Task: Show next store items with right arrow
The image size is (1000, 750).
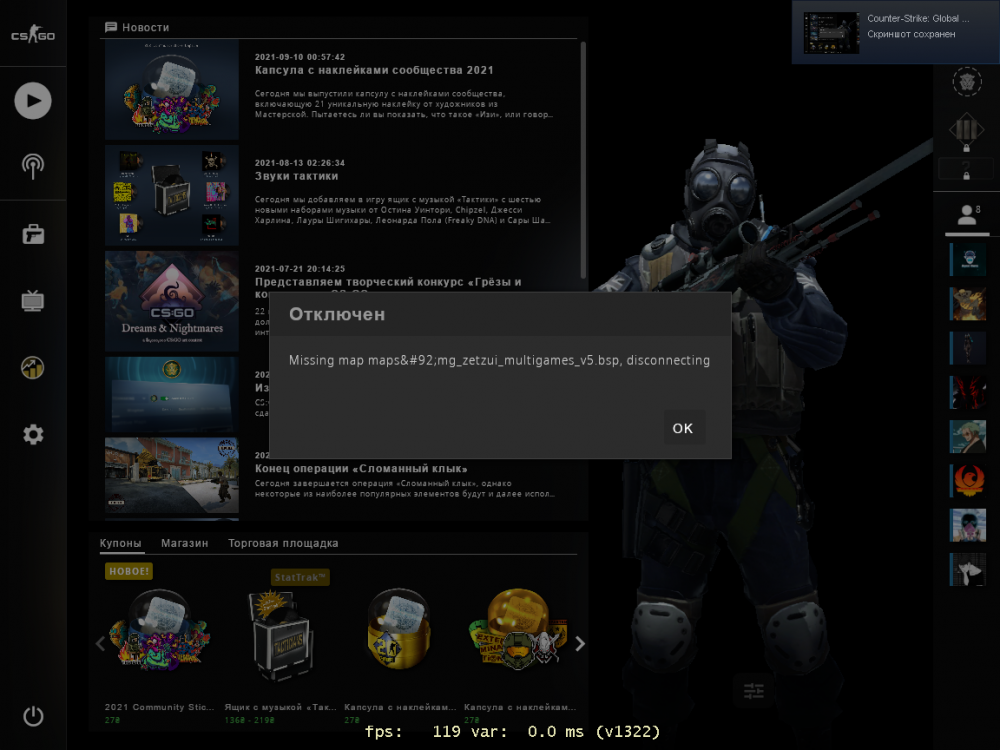Action: (580, 644)
